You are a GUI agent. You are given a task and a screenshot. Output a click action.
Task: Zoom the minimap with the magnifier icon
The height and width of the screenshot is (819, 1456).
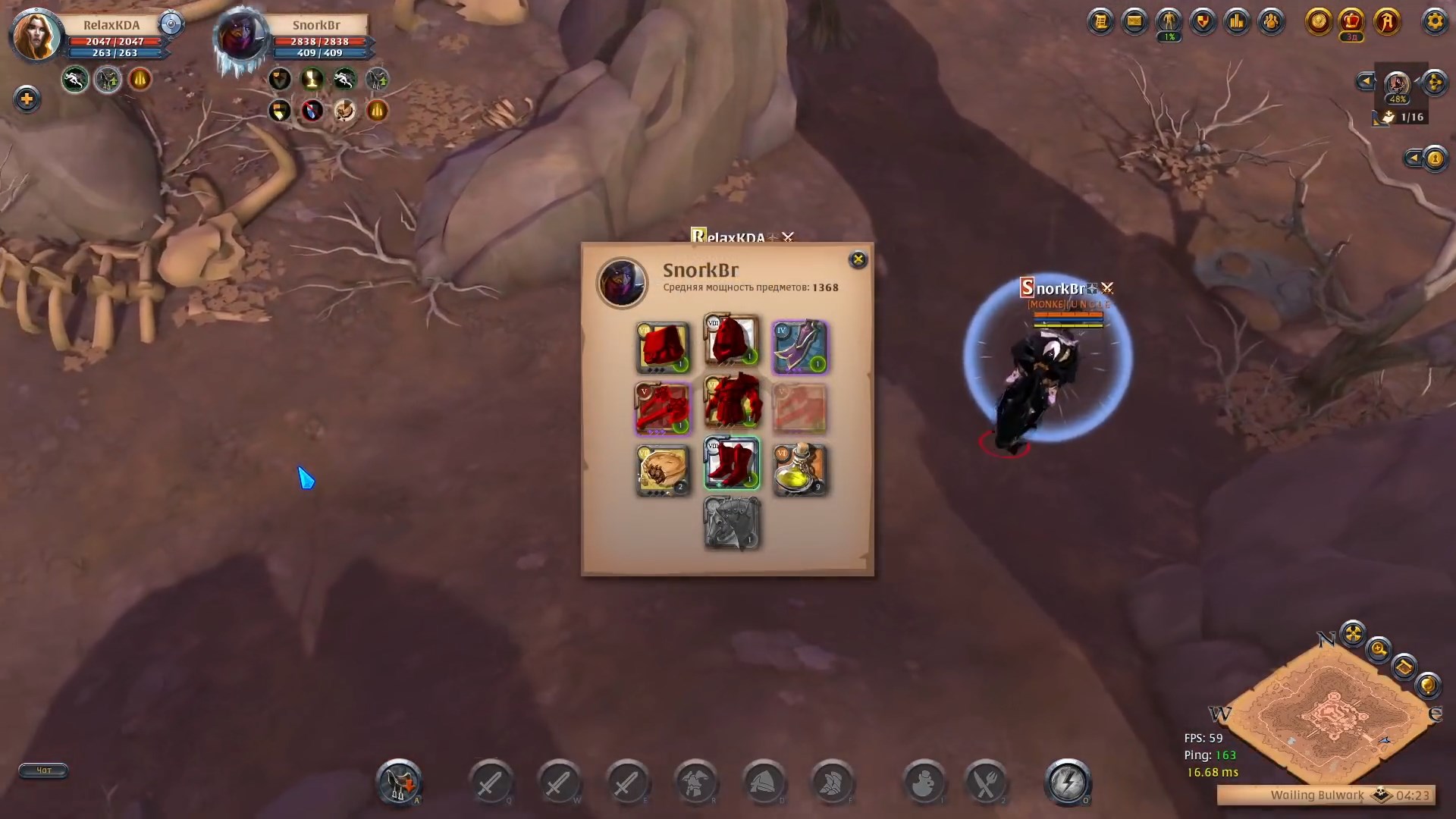pyautogui.click(x=1378, y=651)
